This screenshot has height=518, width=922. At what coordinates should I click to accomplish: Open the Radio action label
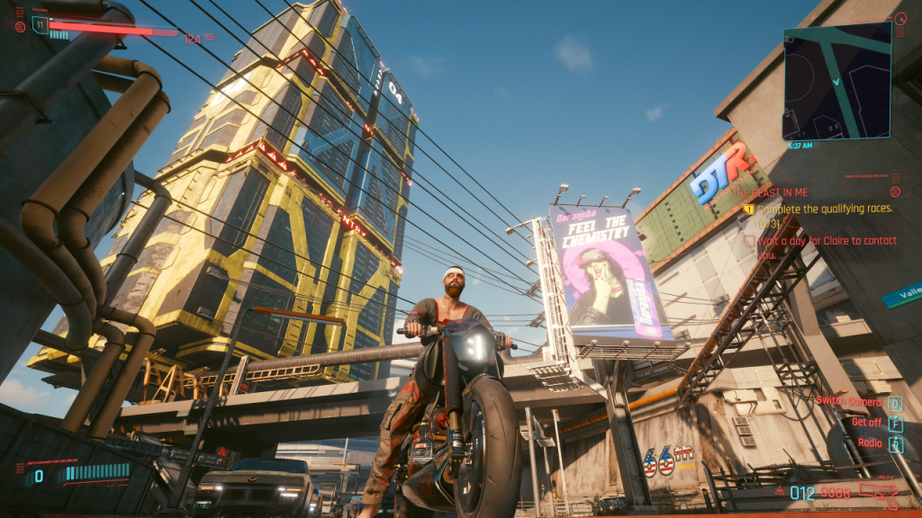869,443
